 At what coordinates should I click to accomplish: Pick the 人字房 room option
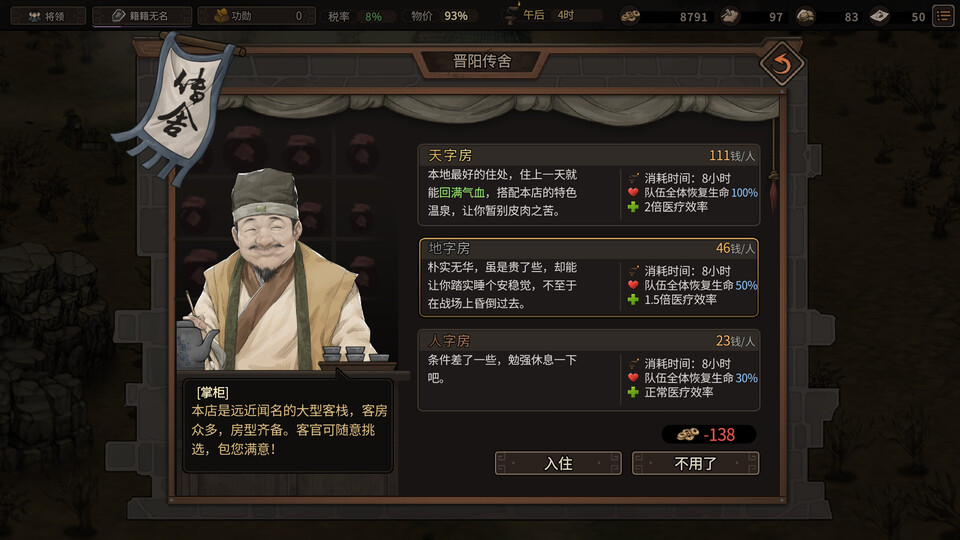588,370
